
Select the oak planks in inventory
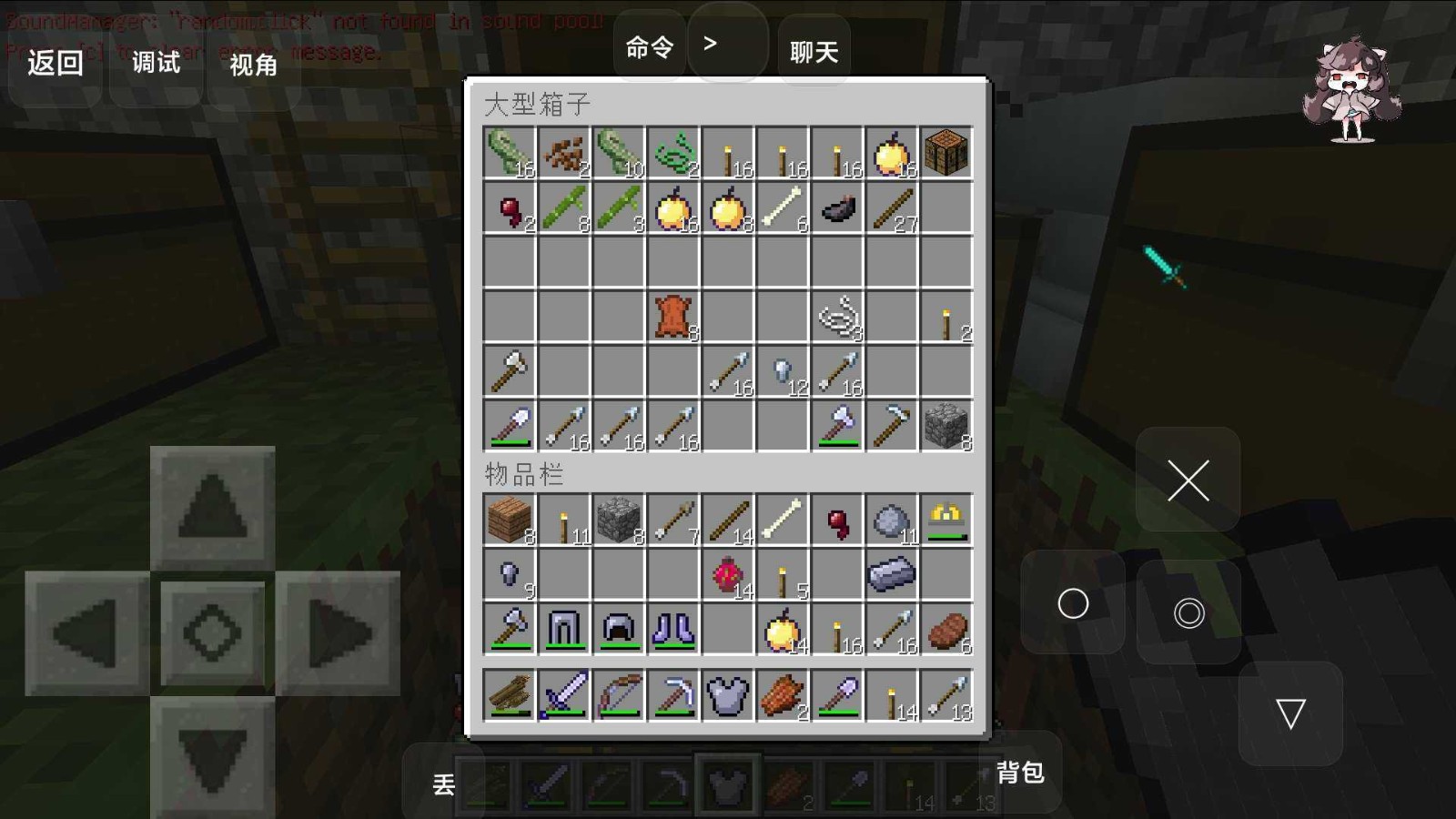[x=509, y=520]
